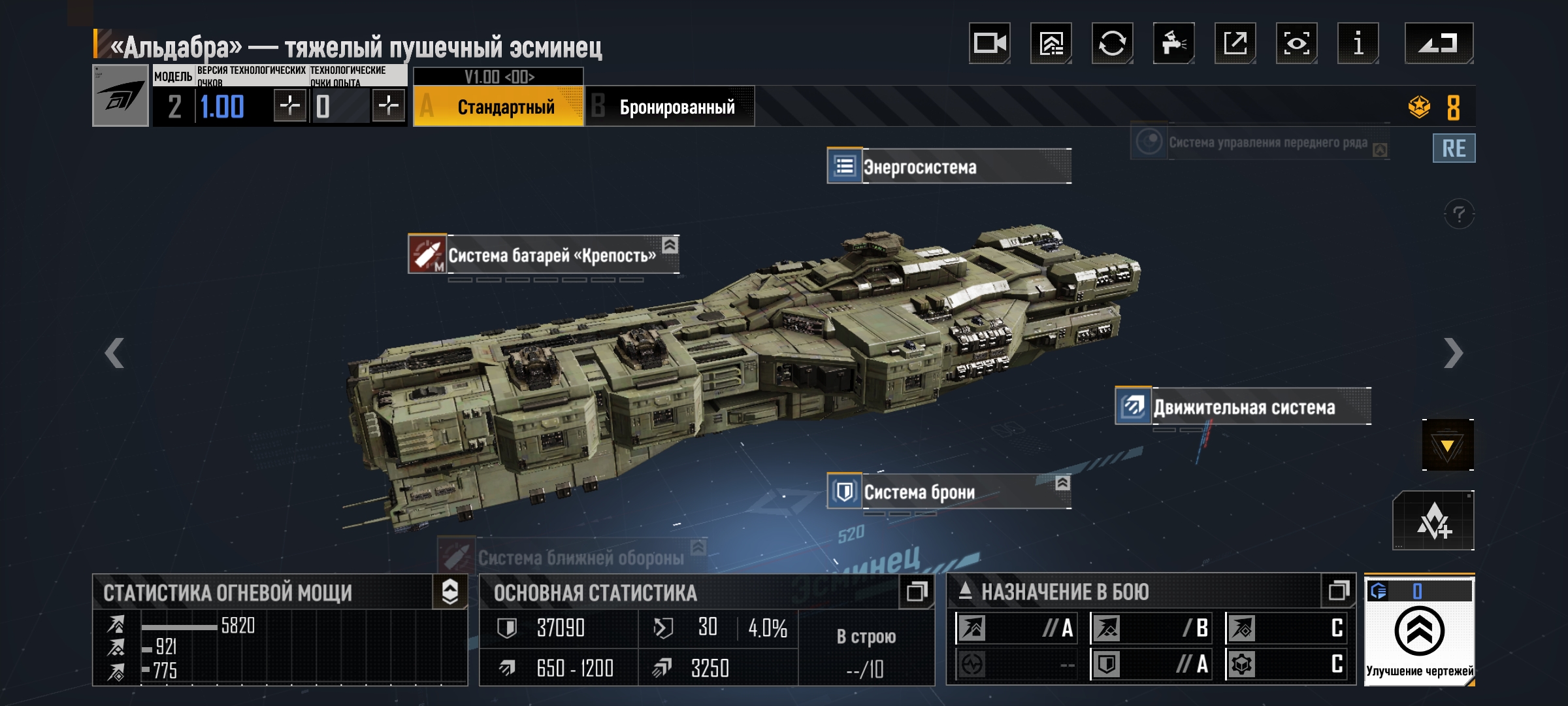Open the Энергосистема module

(949, 167)
